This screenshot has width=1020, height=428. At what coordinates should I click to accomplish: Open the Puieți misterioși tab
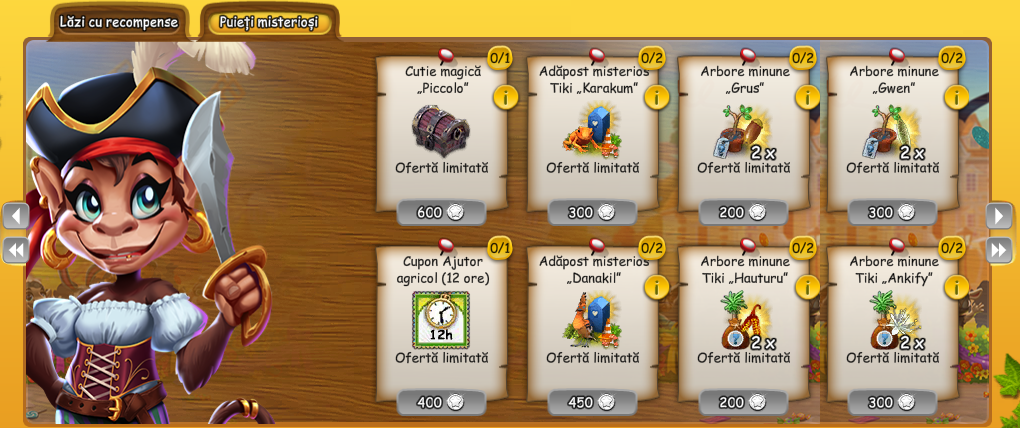pos(268,22)
